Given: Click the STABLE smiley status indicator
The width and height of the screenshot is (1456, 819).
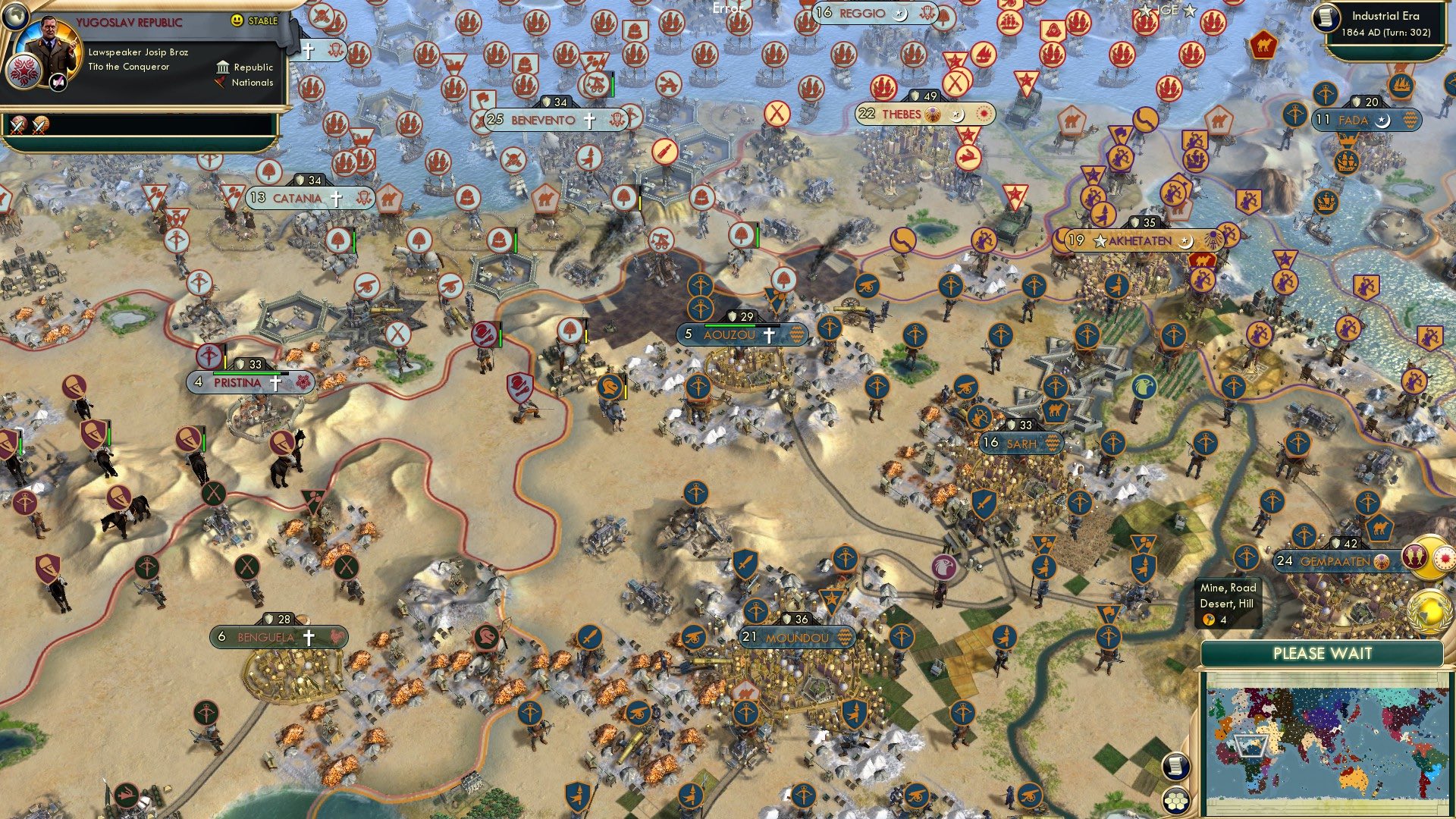Looking at the screenshot, I should [238, 21].
